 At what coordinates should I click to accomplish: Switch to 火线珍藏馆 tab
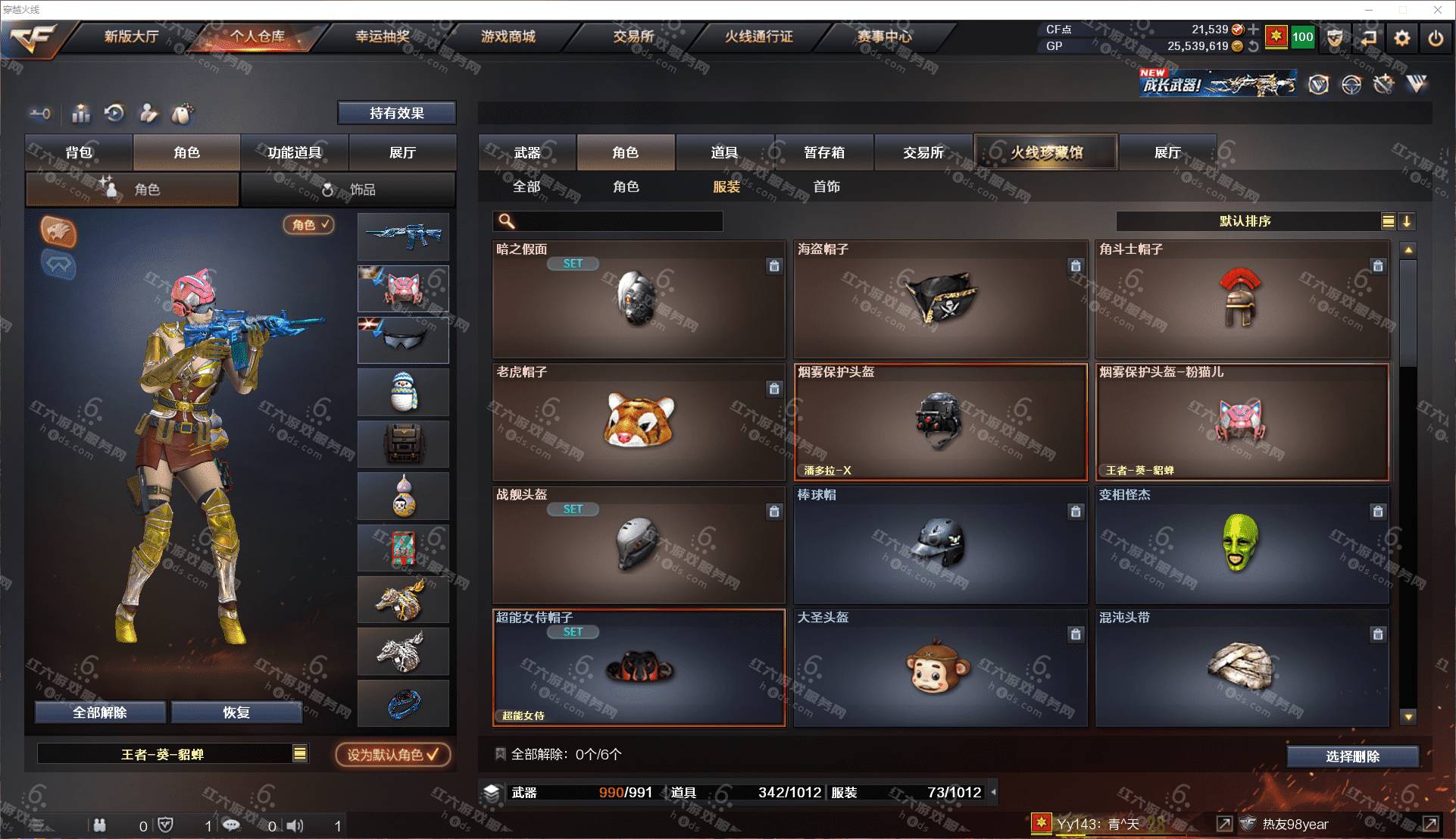tap(1045, 152)
